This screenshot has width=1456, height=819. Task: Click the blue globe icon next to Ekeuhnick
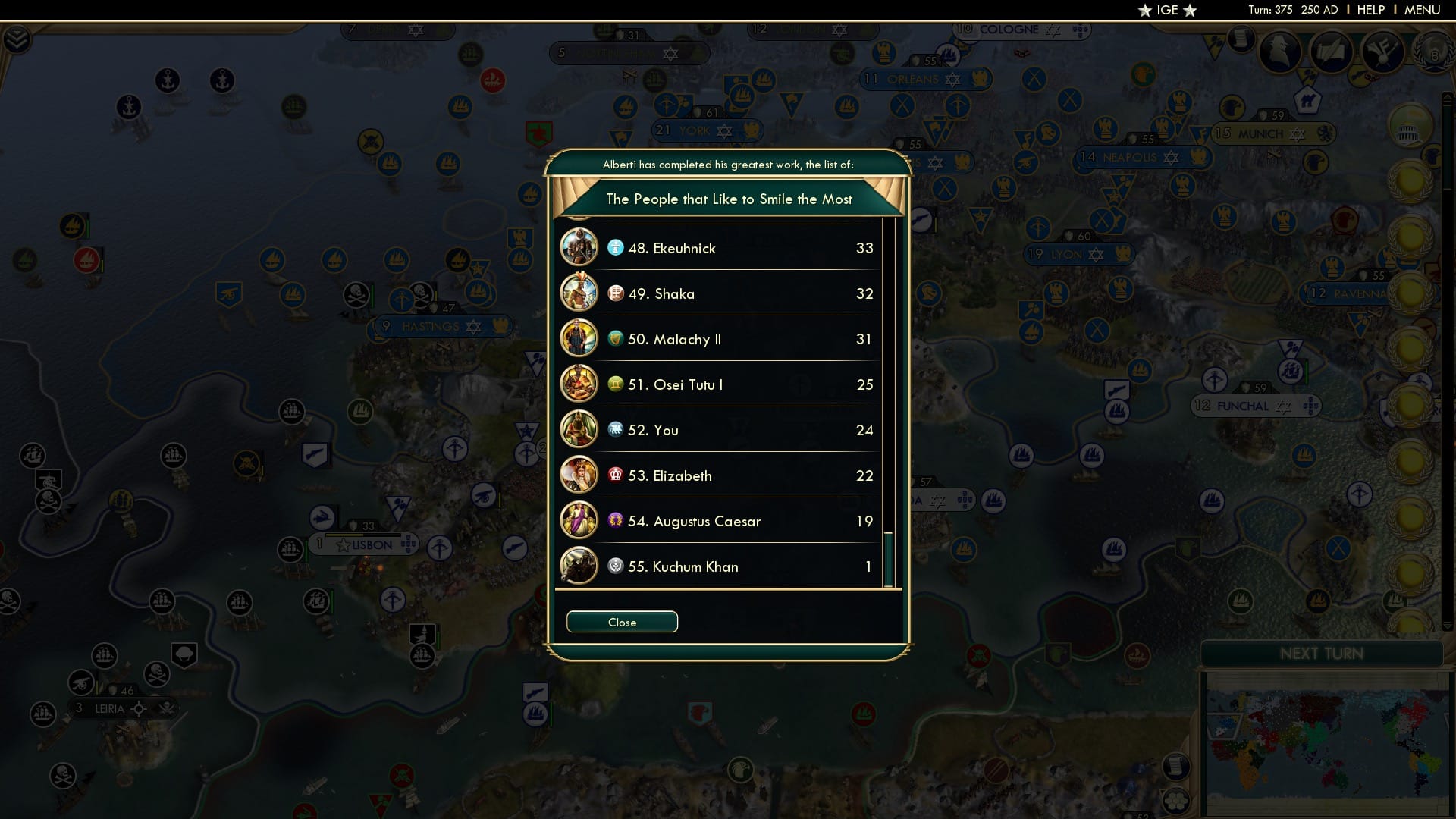[614, 248]
